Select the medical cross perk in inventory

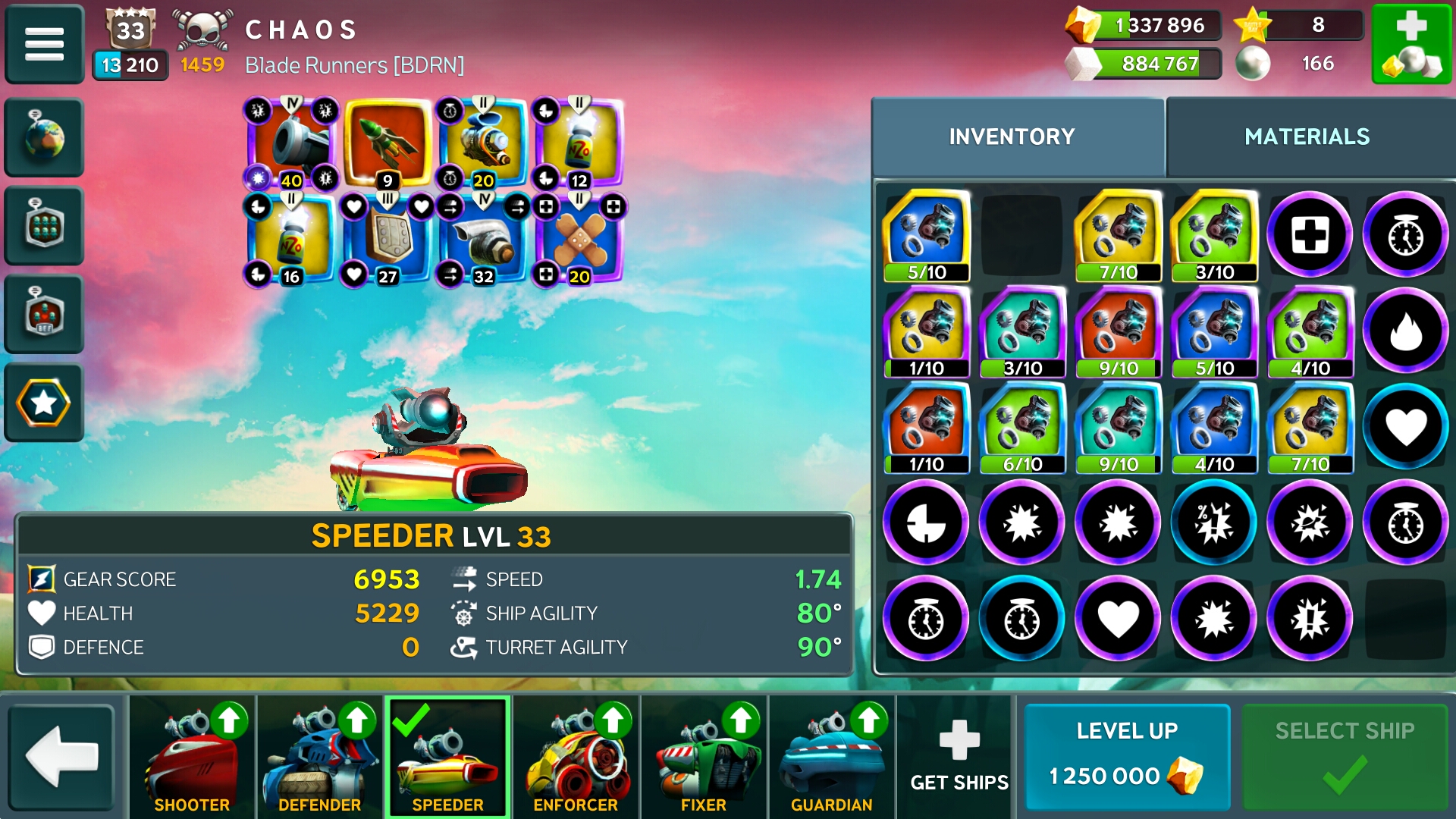[x=1310, y=234]
